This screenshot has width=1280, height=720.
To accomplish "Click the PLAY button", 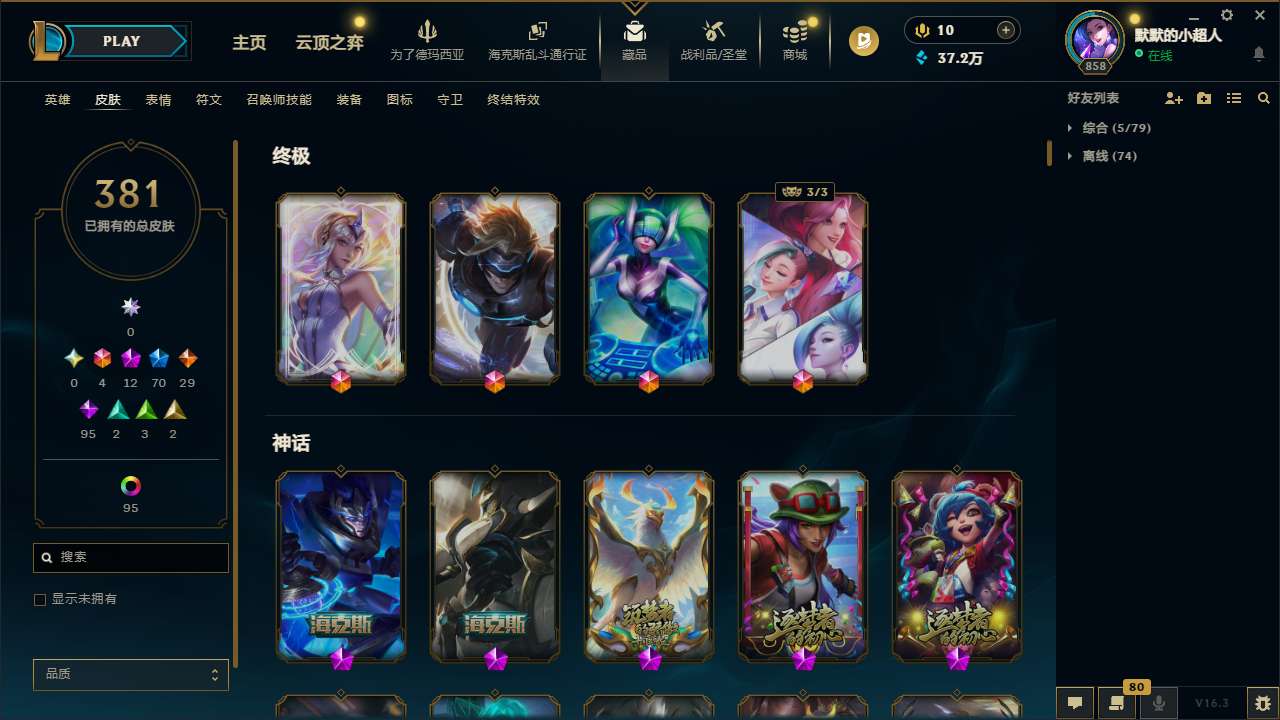I will point(120,41).
